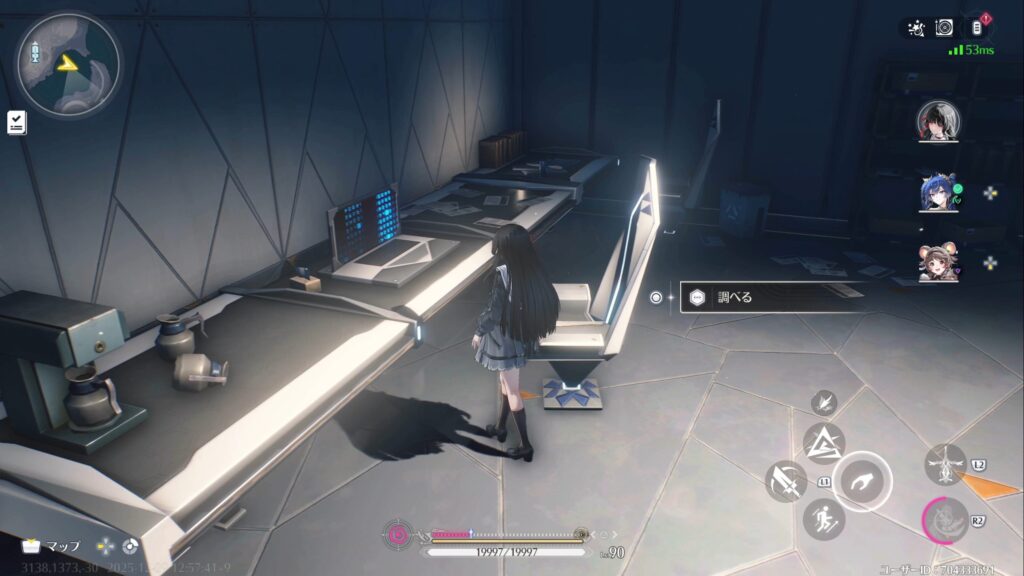The width and height of the screenshot is (1024, 576).
Task: Tap the running figure dodge button
Action: pyautogui.click(x=823, y=519)
